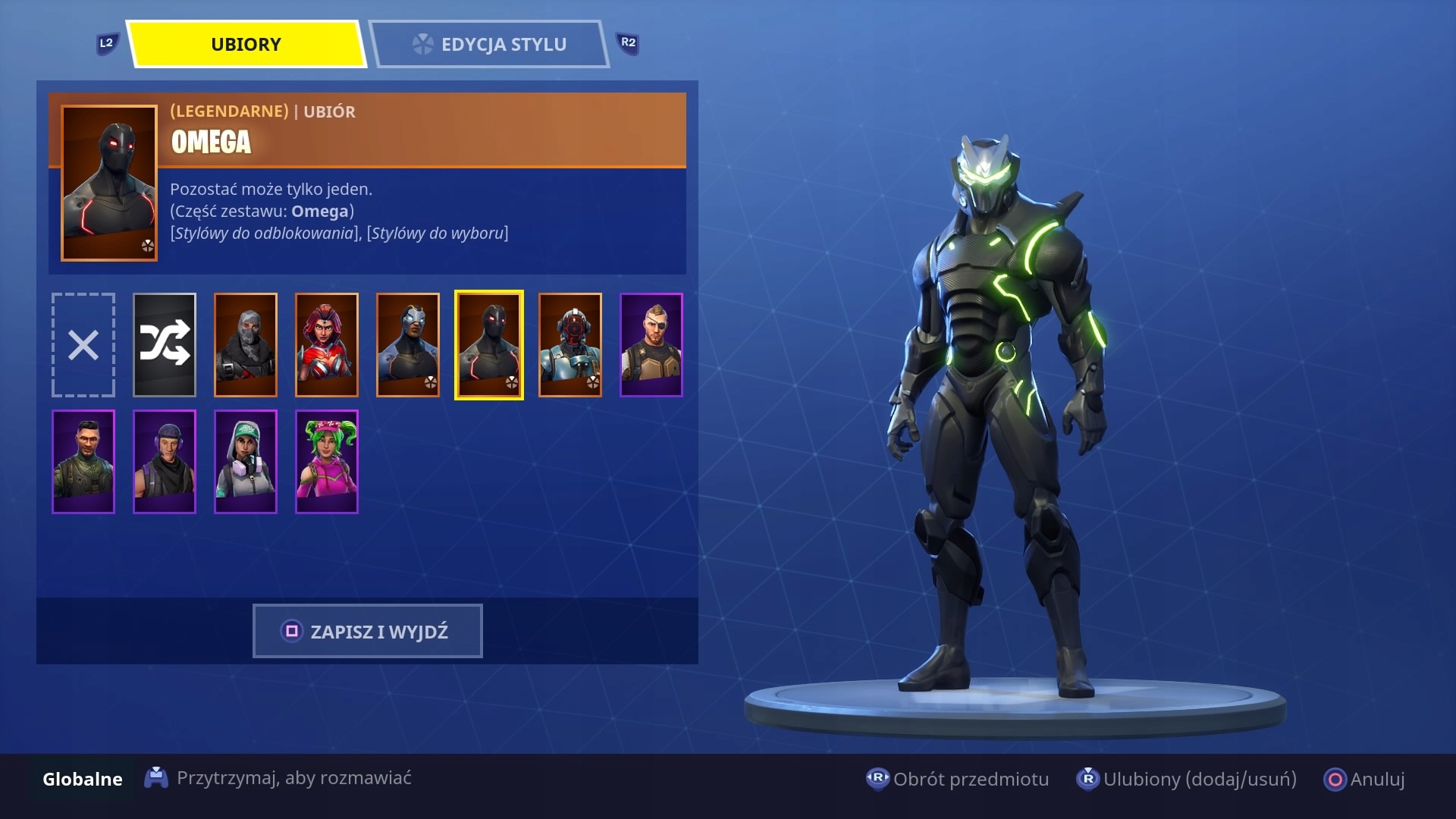Open the Globalne chat channel

pos(83,779)
